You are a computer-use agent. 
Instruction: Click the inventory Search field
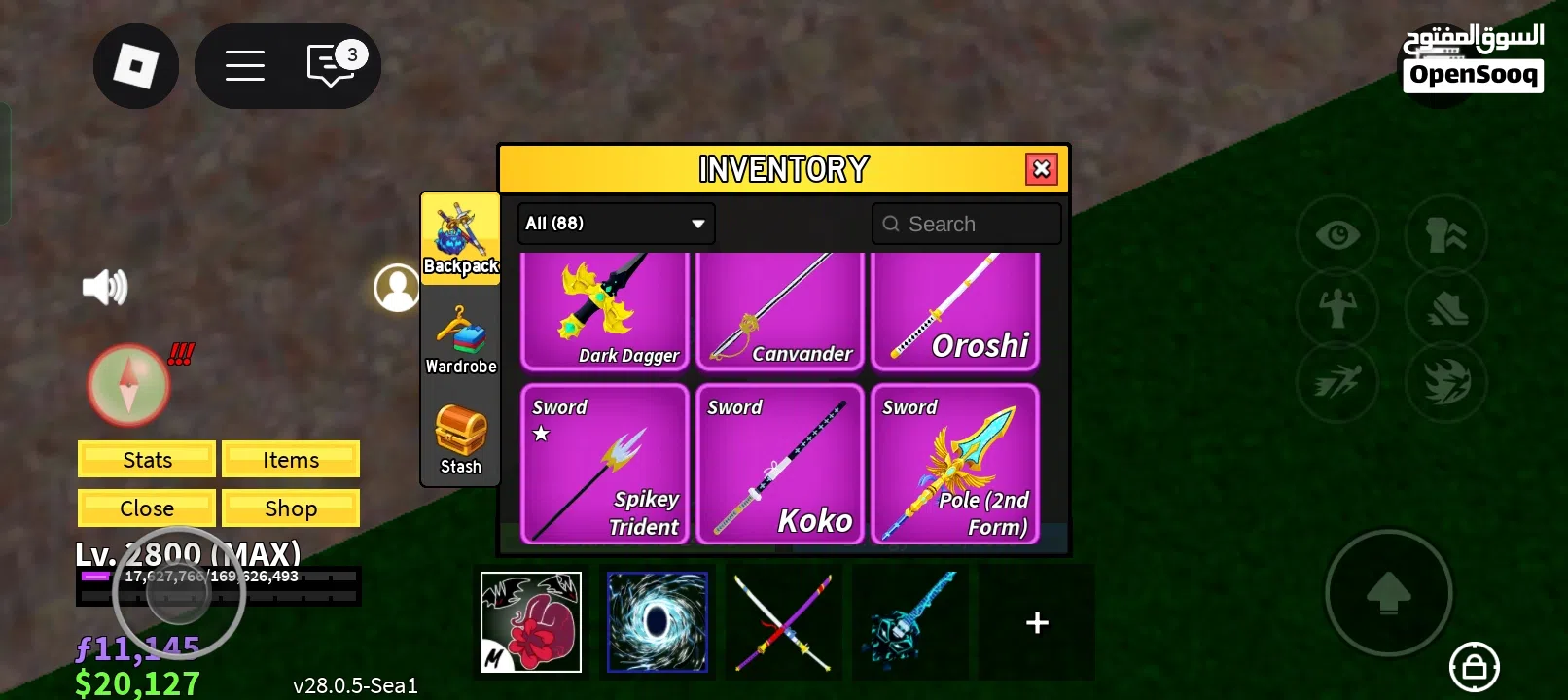966,223
